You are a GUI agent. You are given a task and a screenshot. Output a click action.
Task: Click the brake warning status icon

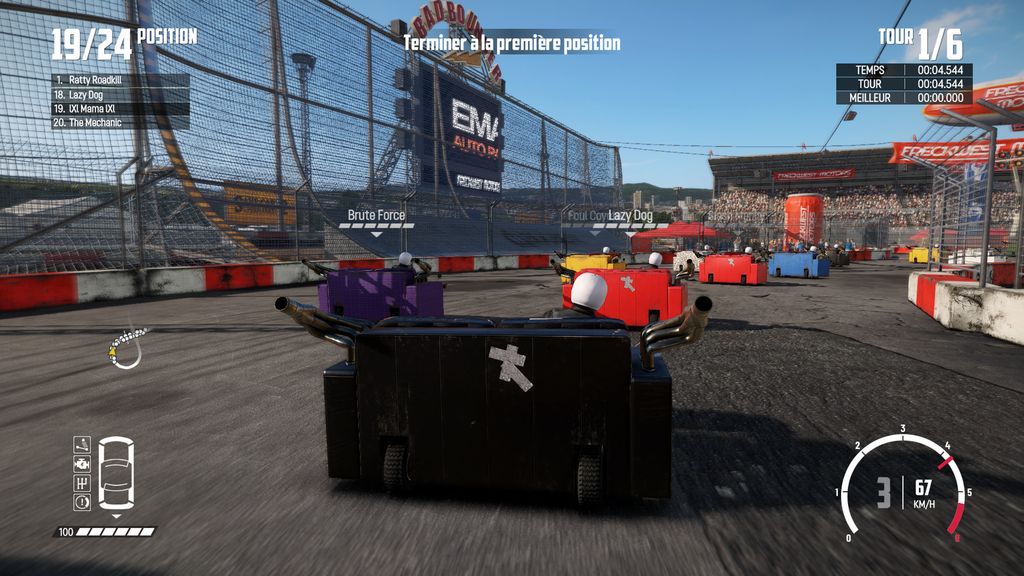pyautogui.click(x=82, y=502)
